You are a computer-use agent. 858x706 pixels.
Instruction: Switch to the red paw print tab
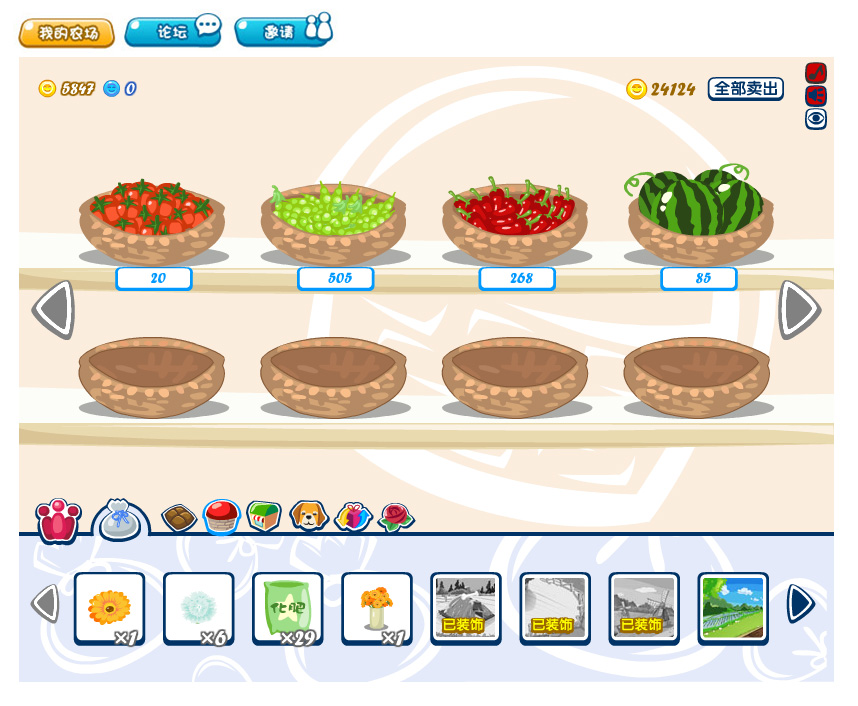[58, 520]
